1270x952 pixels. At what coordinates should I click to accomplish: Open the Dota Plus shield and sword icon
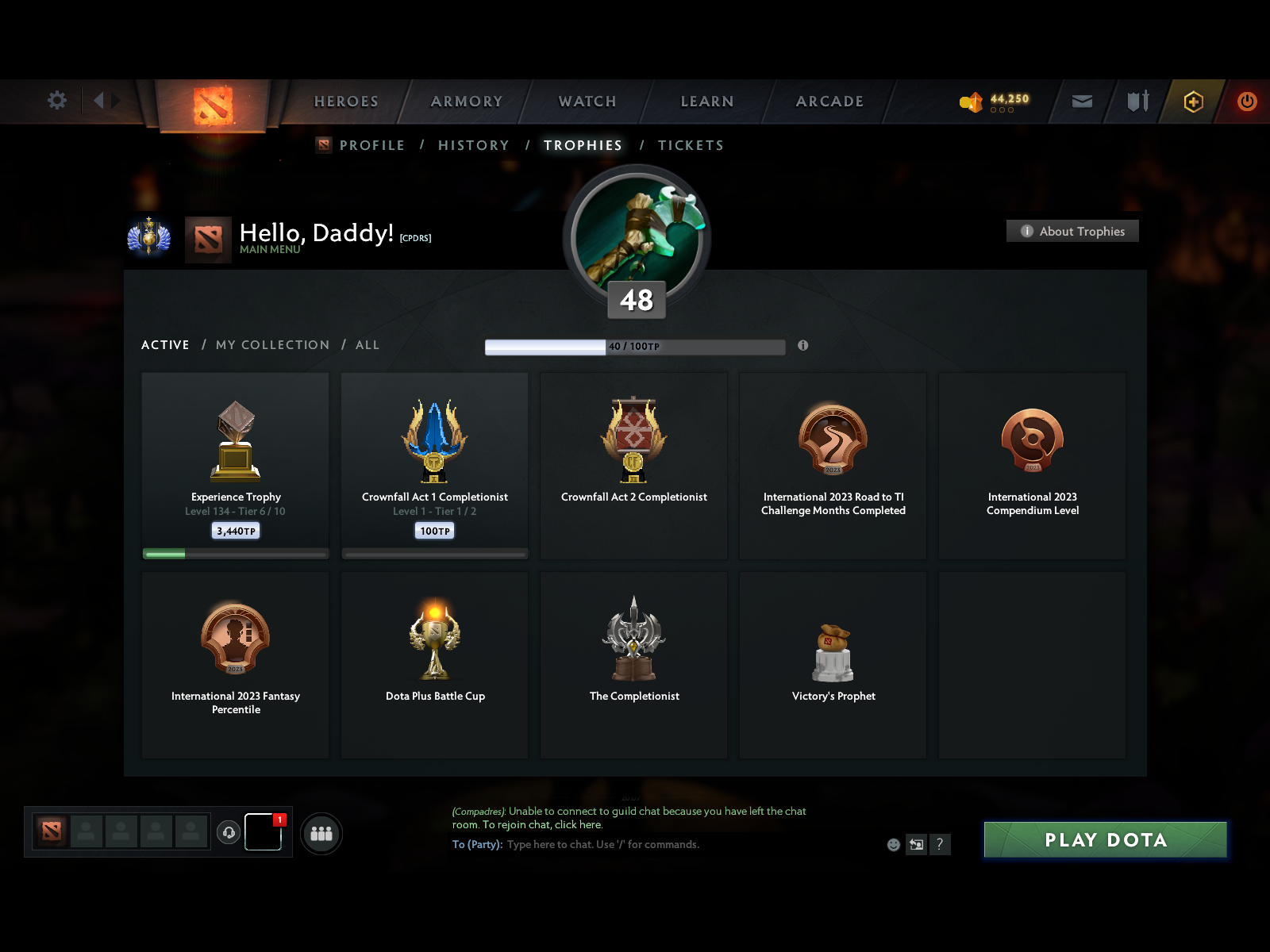coord(1137,102)
